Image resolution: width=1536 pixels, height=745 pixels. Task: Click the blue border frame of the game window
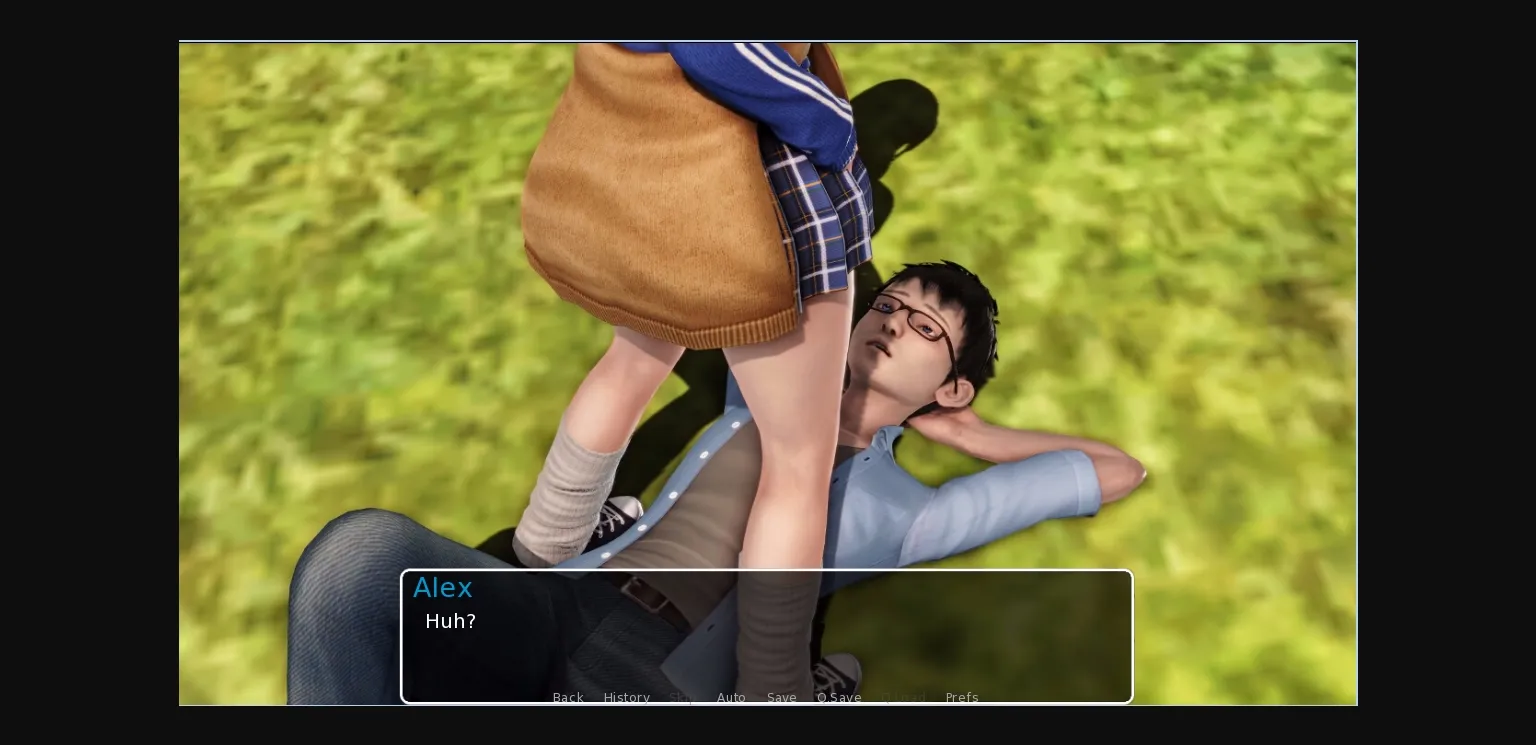click(767, 42)
